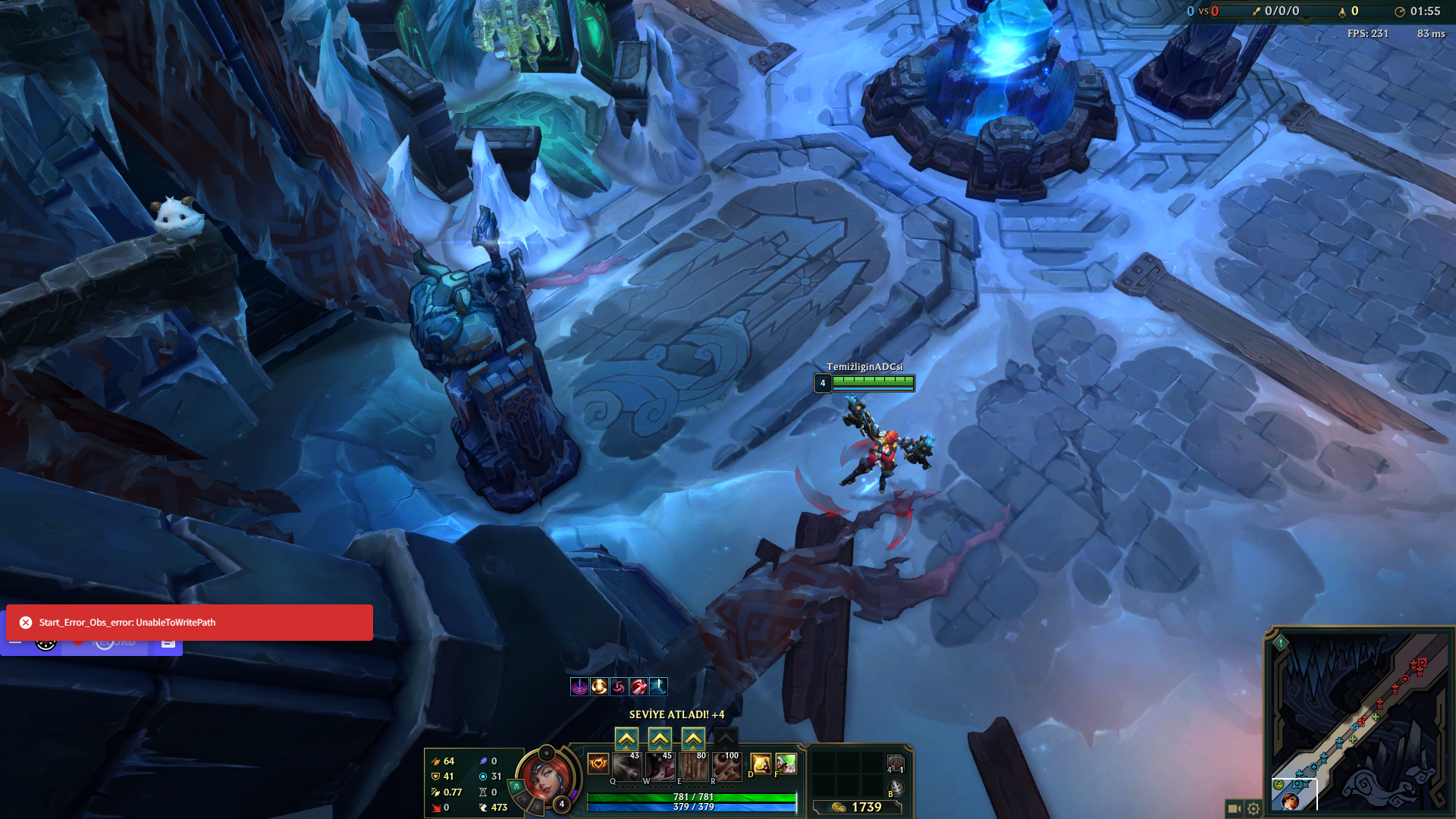The image size is (1456, 819).
Task: Select the R ultimate ability icon
Action: click(726, 767)
